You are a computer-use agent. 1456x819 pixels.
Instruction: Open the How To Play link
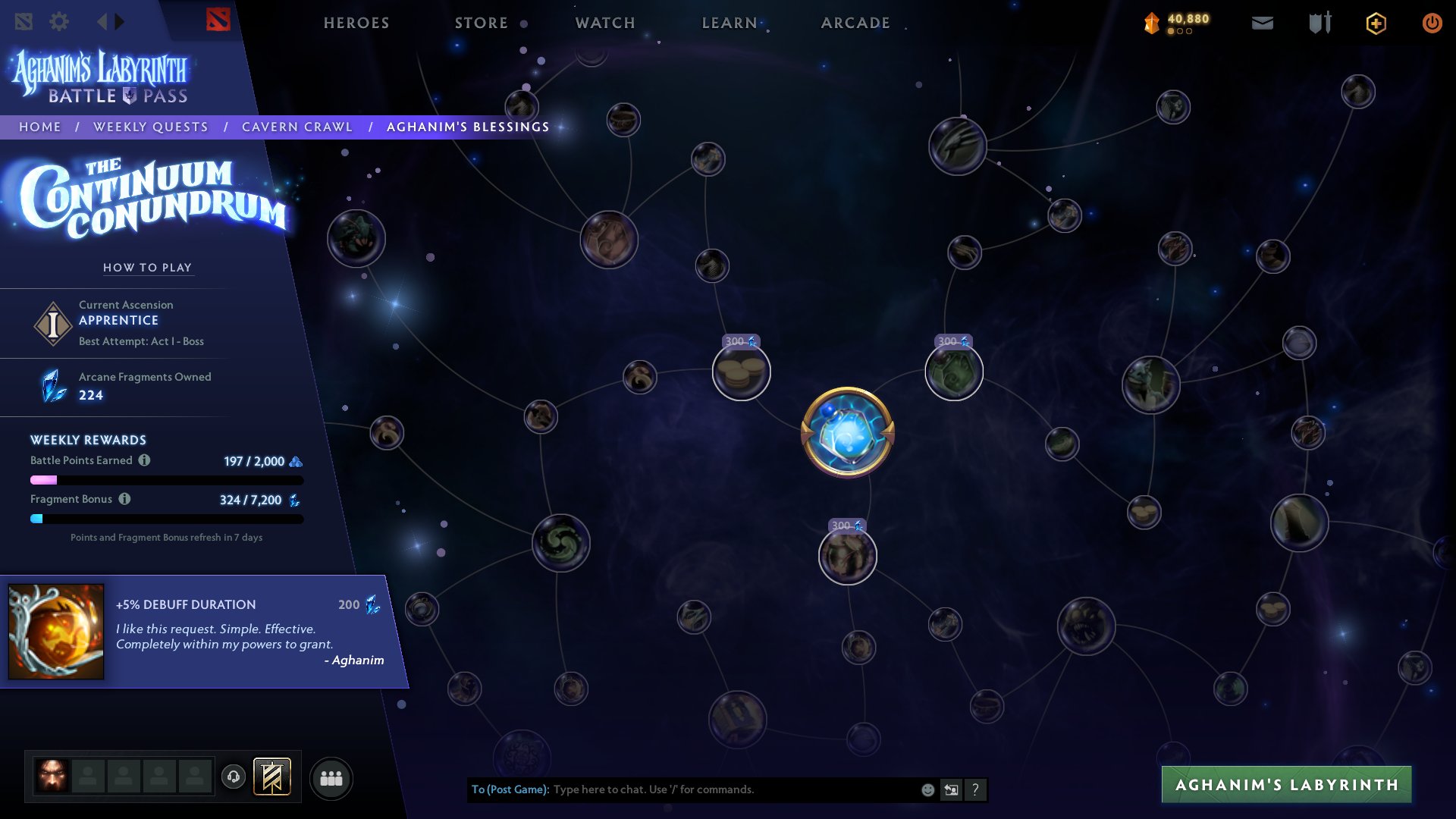pos(148,267)
